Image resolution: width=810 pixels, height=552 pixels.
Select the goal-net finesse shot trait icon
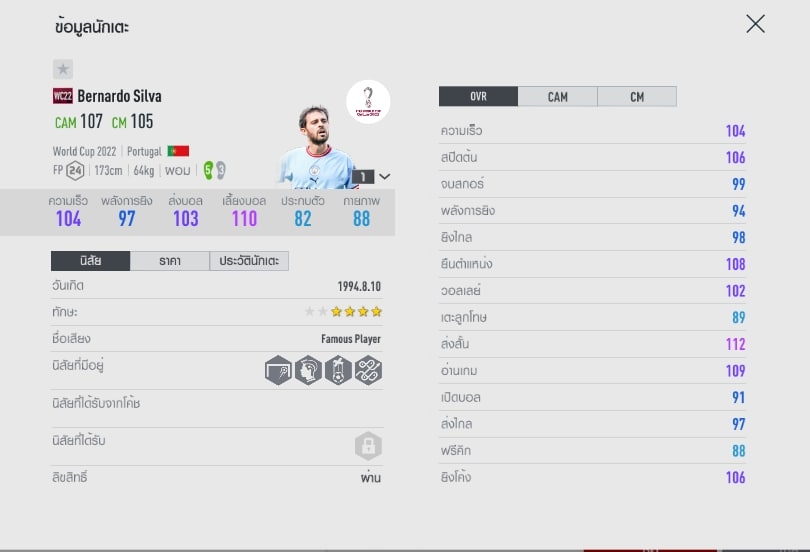click(x=279, y=370)
